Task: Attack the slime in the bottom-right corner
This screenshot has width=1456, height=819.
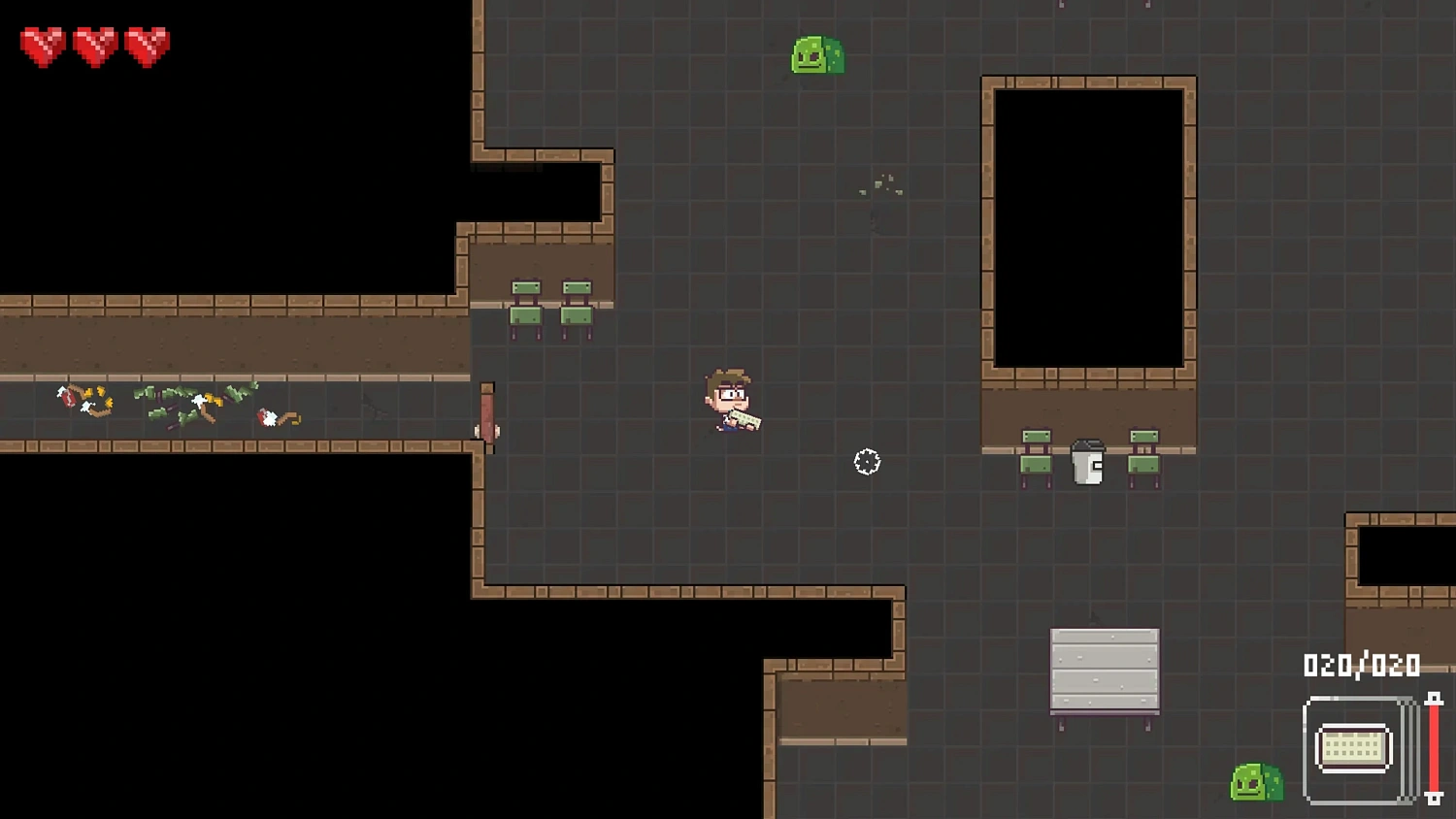Action: 1255,784
